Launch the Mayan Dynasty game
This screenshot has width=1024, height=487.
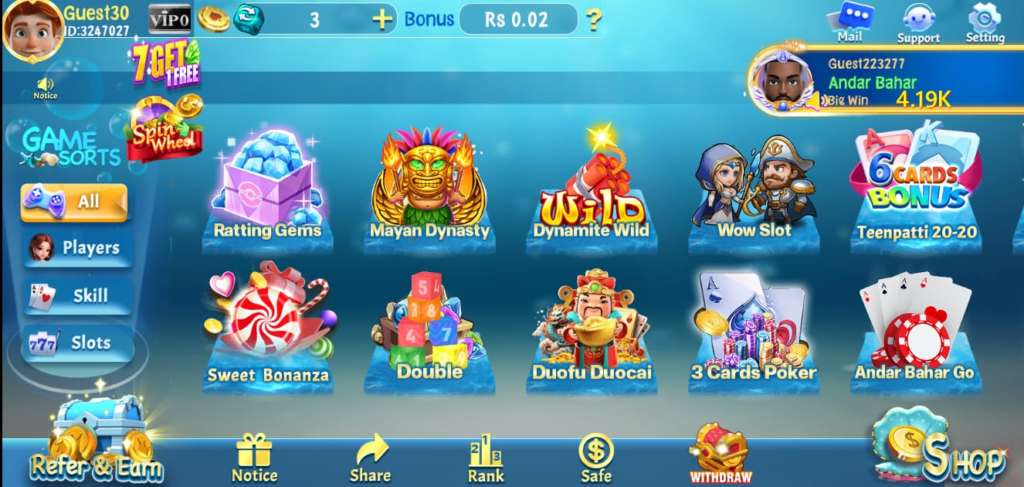tap(430, 185)
